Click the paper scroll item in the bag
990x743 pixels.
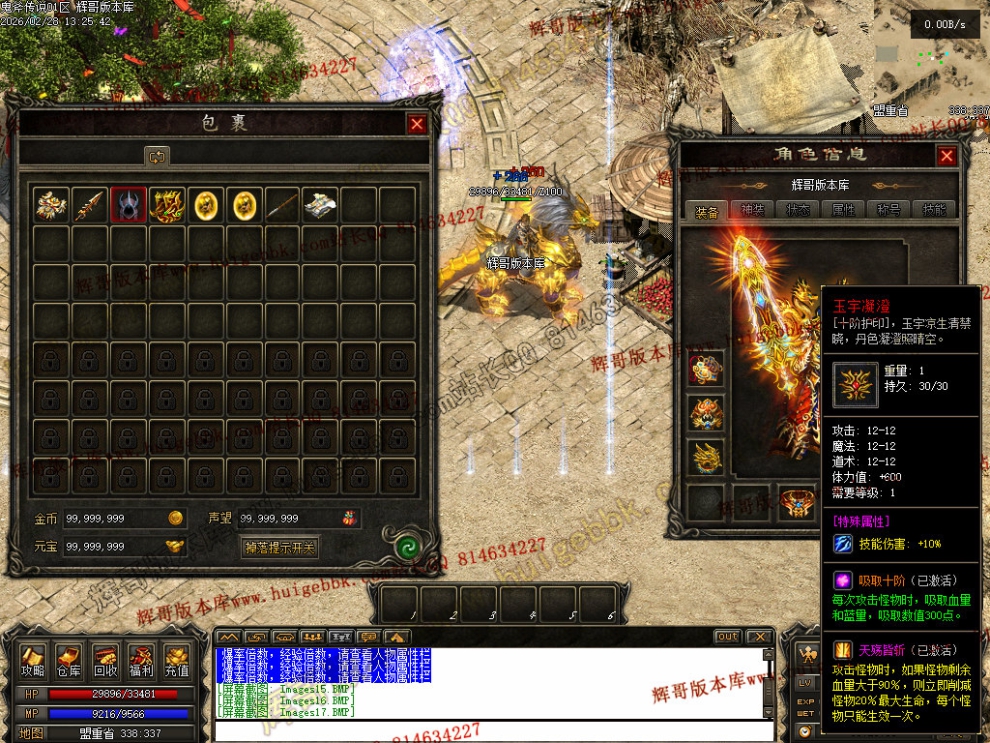(x=320, y=205)
